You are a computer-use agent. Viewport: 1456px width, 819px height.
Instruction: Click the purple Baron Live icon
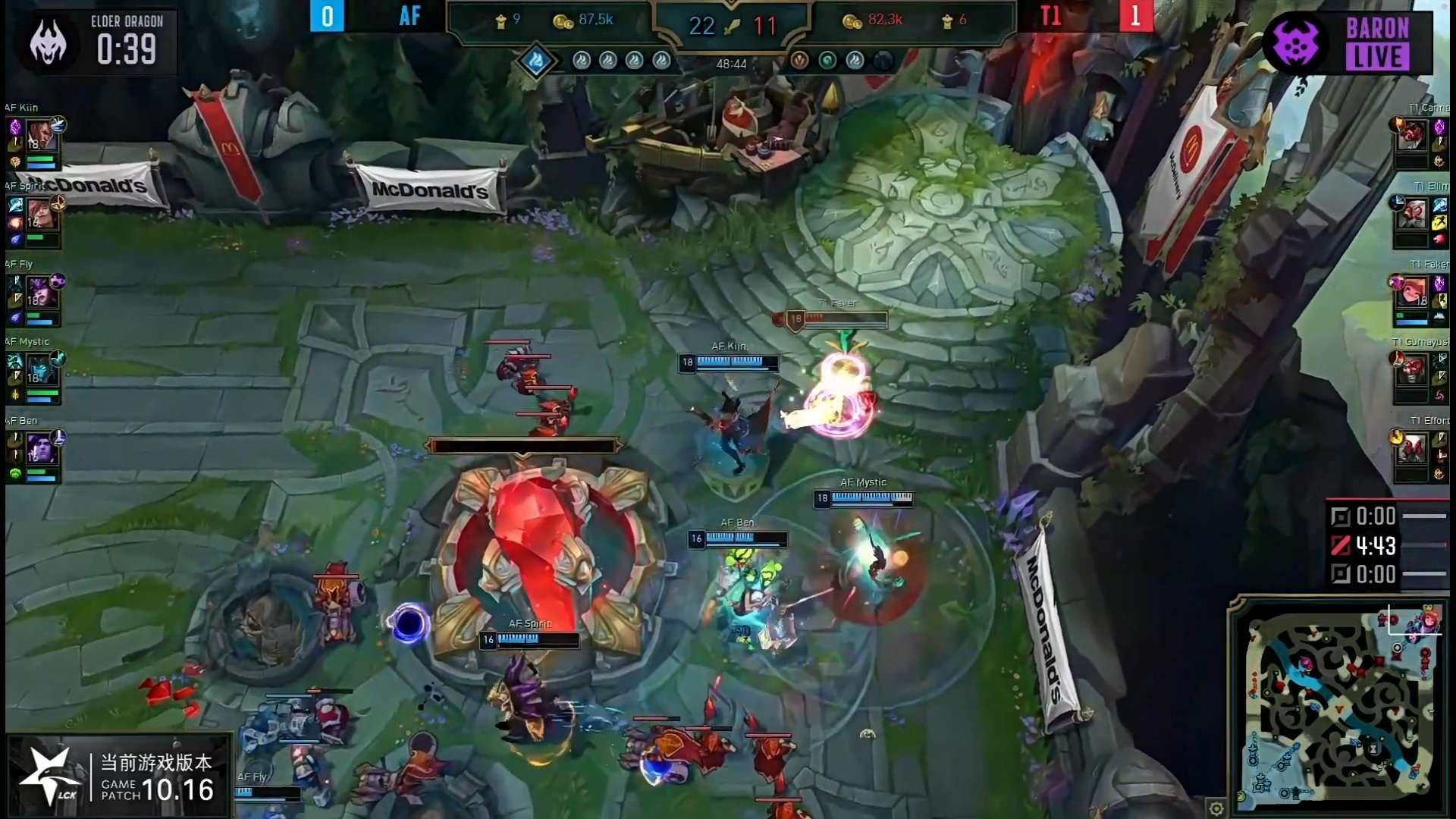(1295, 43)
